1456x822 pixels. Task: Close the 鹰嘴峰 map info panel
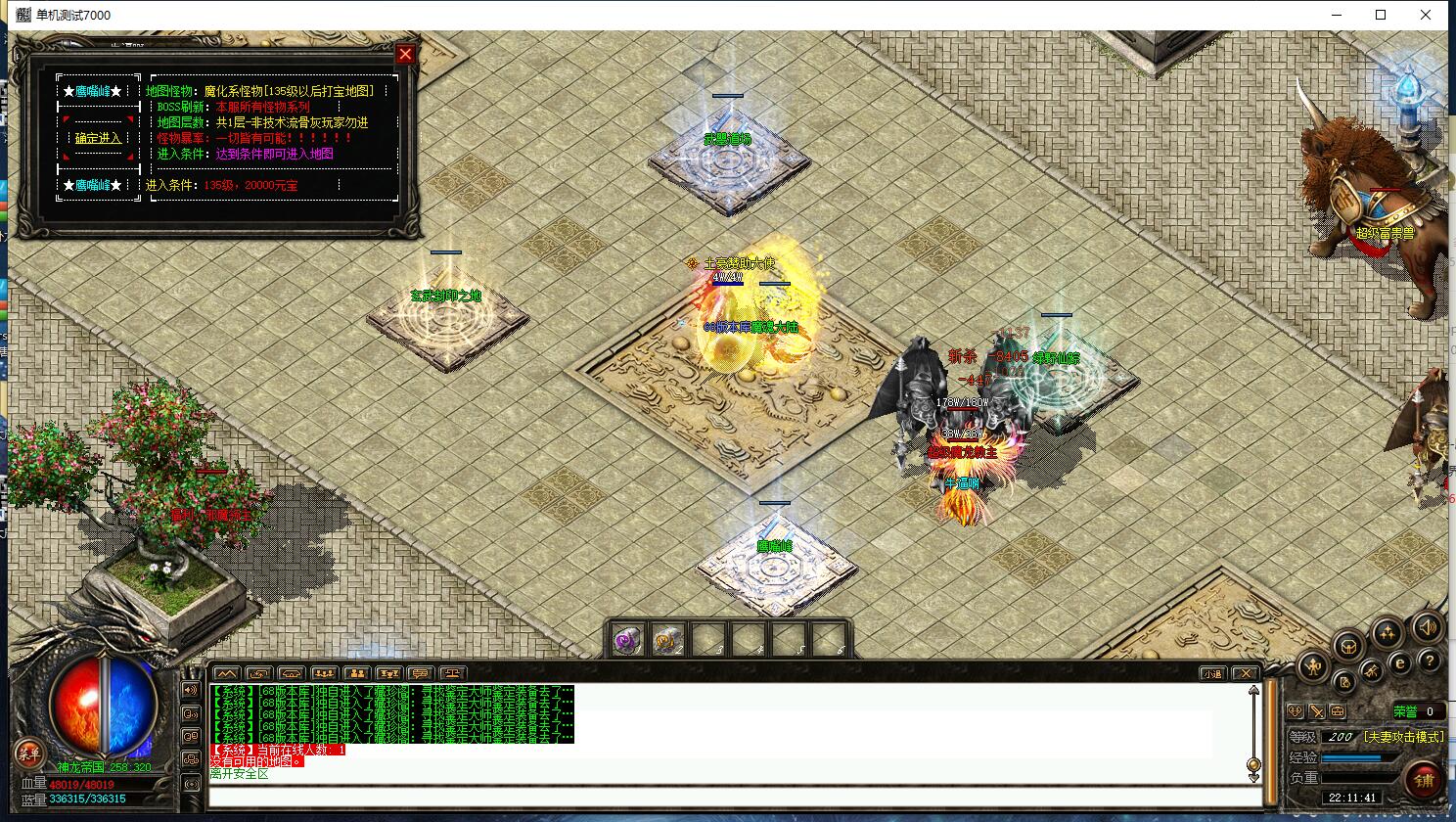click(x=405, y=54)
